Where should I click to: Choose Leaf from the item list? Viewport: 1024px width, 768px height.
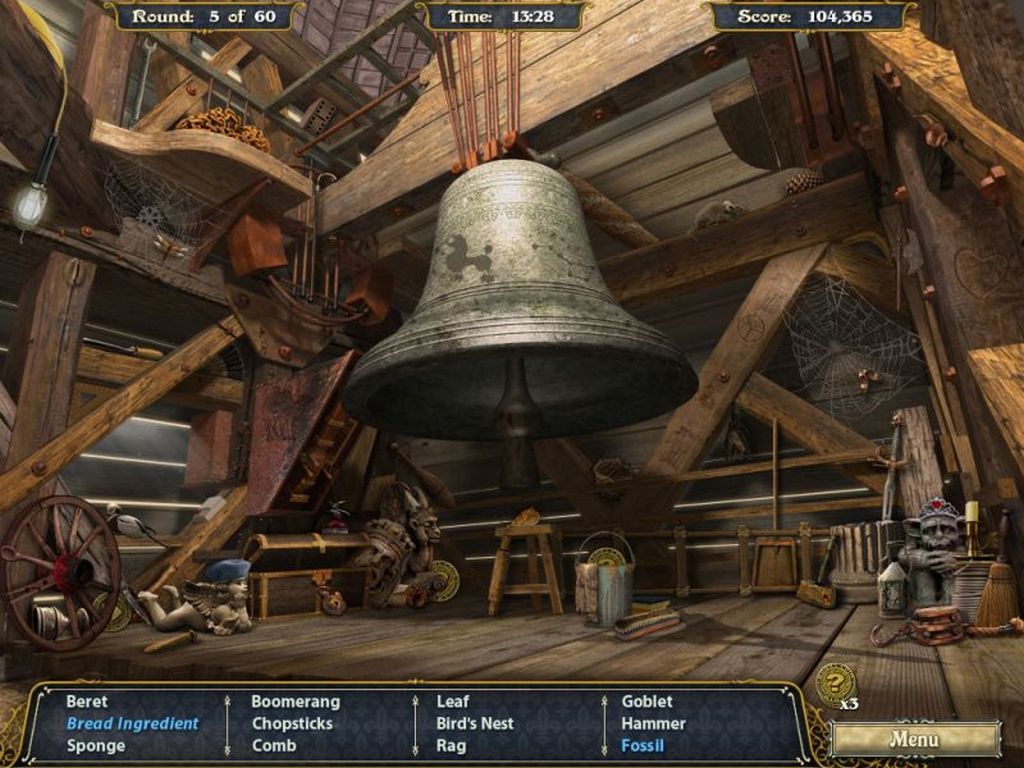pos(452,702)
